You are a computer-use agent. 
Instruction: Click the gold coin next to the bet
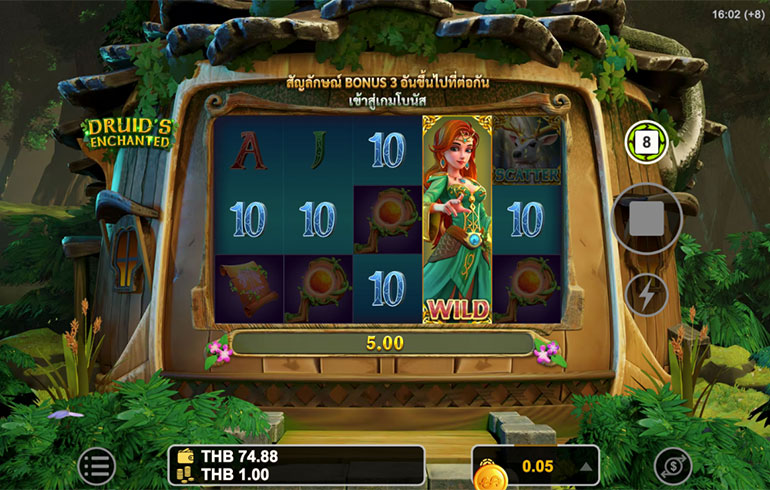coord(490,470)
